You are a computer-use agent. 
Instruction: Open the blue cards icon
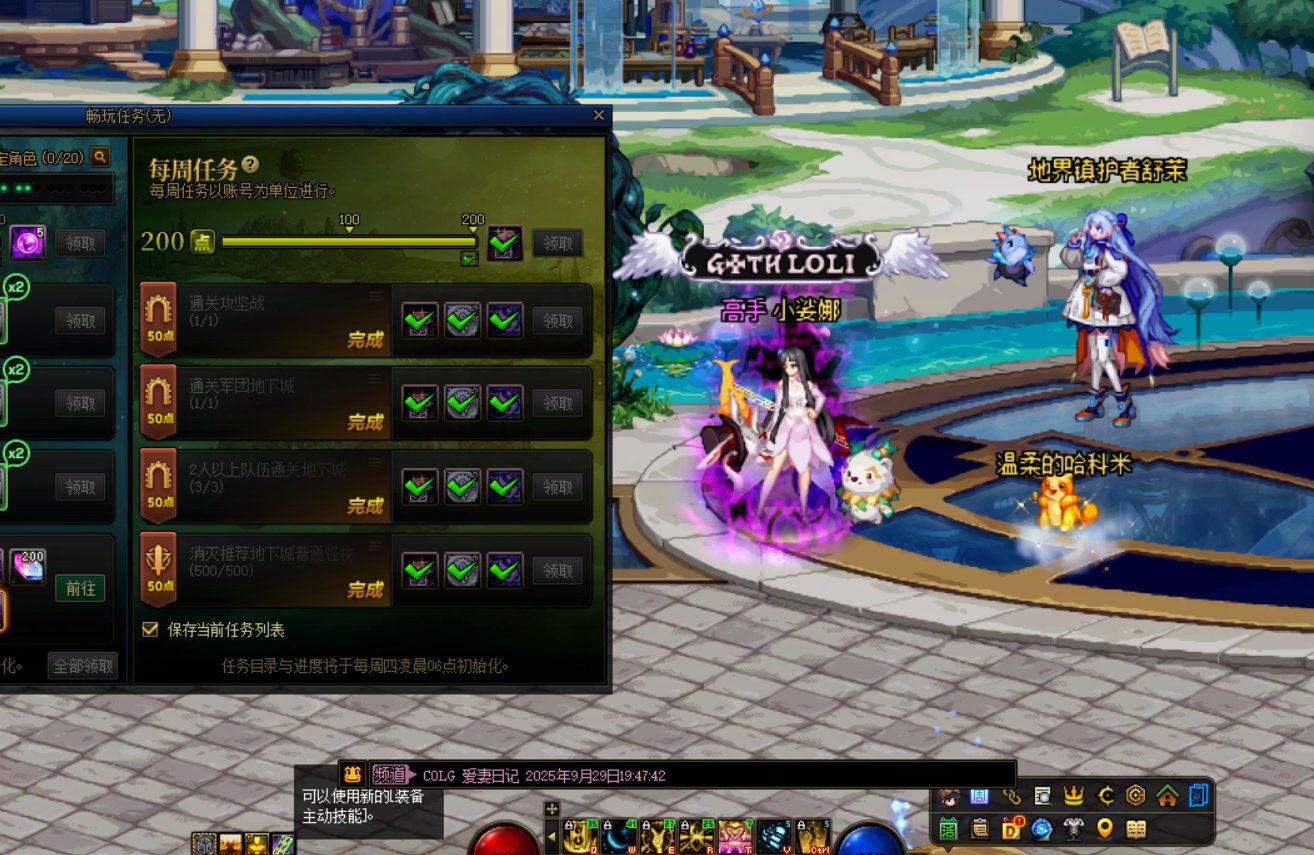(x=1198, y=796)
